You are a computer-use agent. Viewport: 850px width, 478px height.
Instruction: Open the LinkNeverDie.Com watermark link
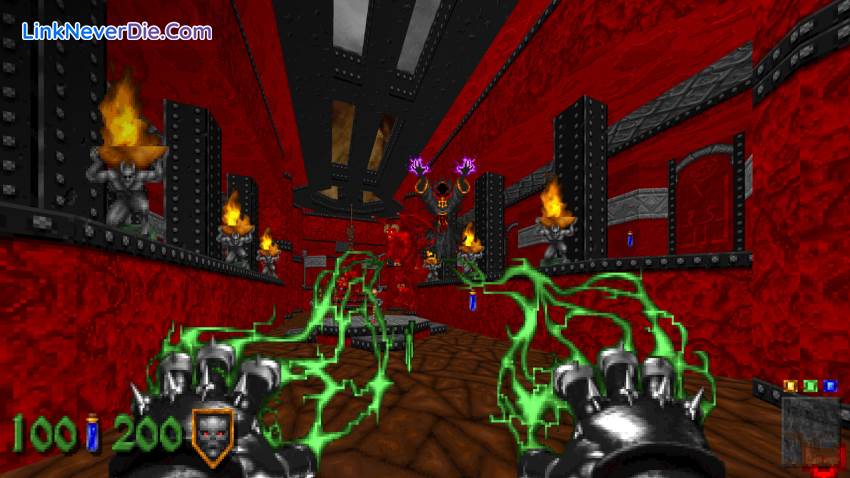click(118, 31)
